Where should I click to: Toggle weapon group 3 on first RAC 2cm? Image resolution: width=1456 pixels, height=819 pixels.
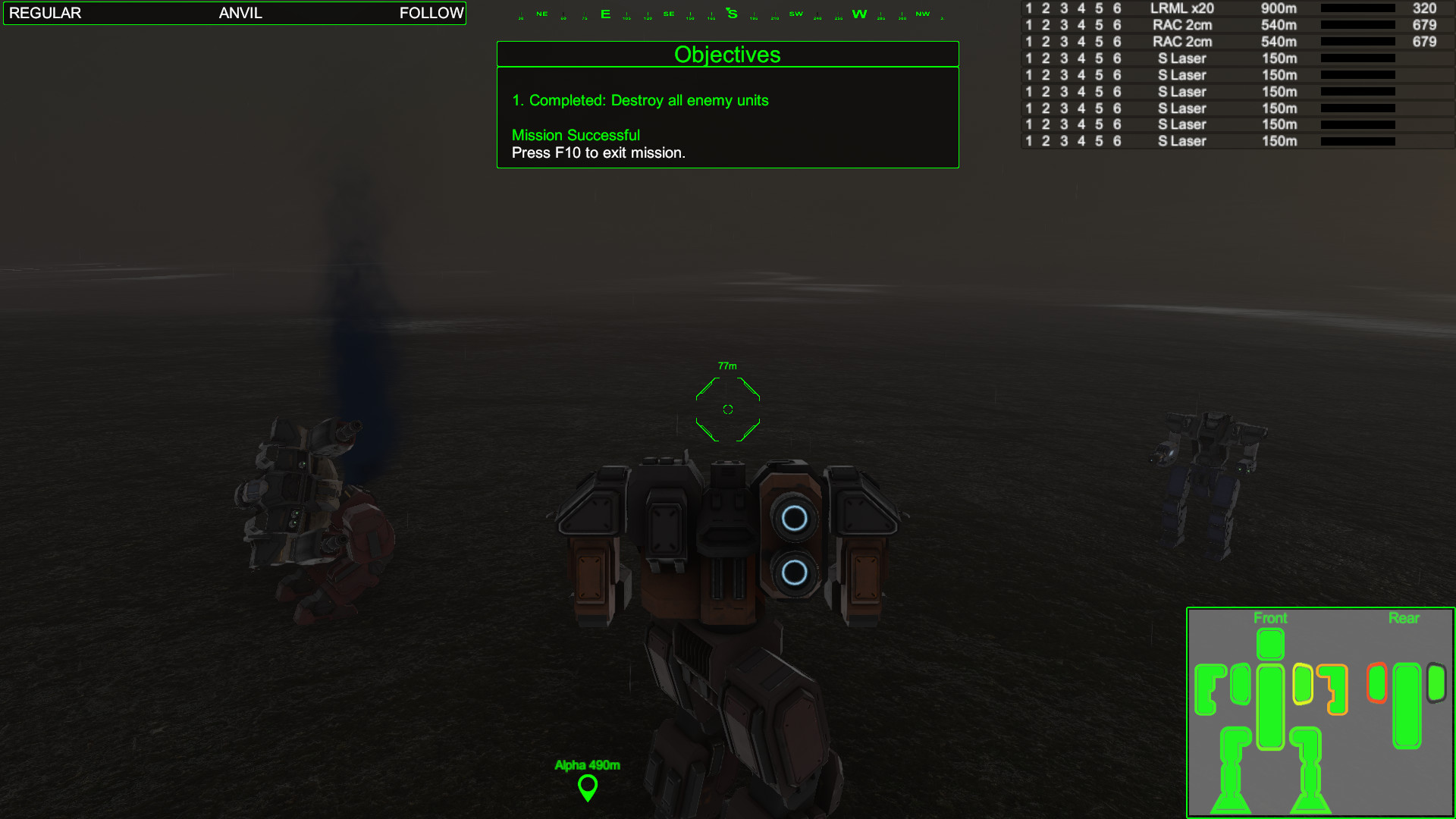1064,25
